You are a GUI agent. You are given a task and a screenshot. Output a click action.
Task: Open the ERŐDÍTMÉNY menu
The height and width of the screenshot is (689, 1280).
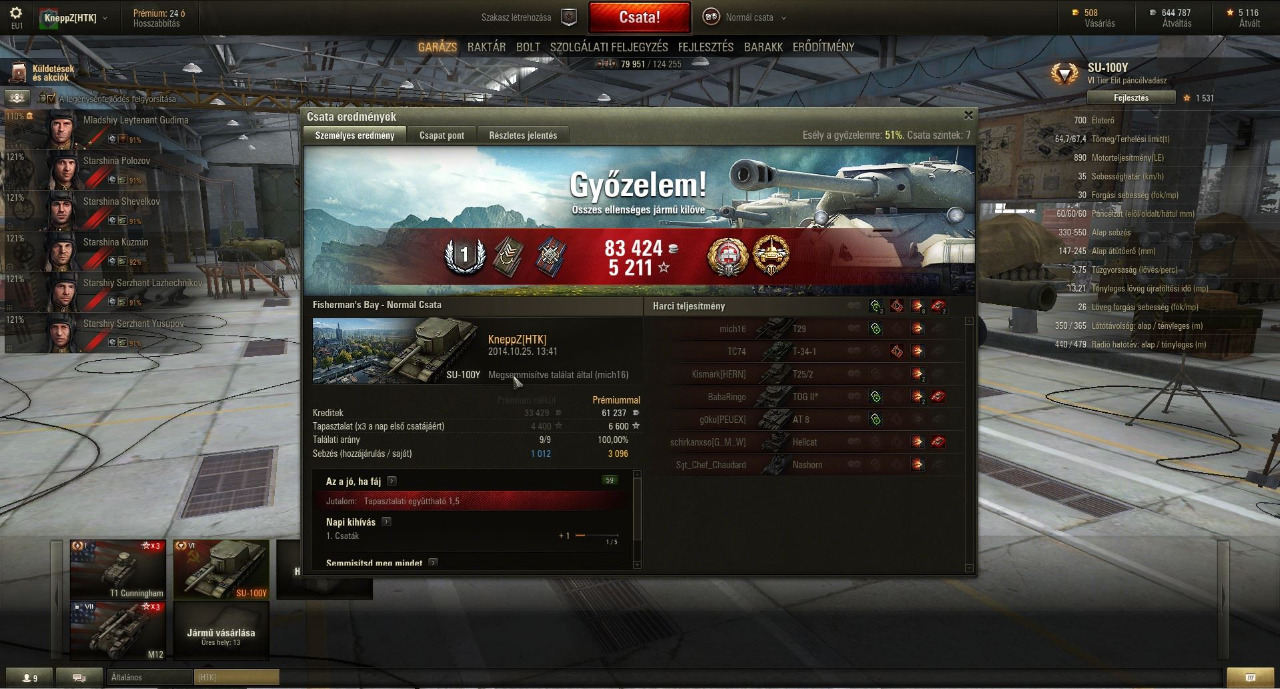coord(823,47)
